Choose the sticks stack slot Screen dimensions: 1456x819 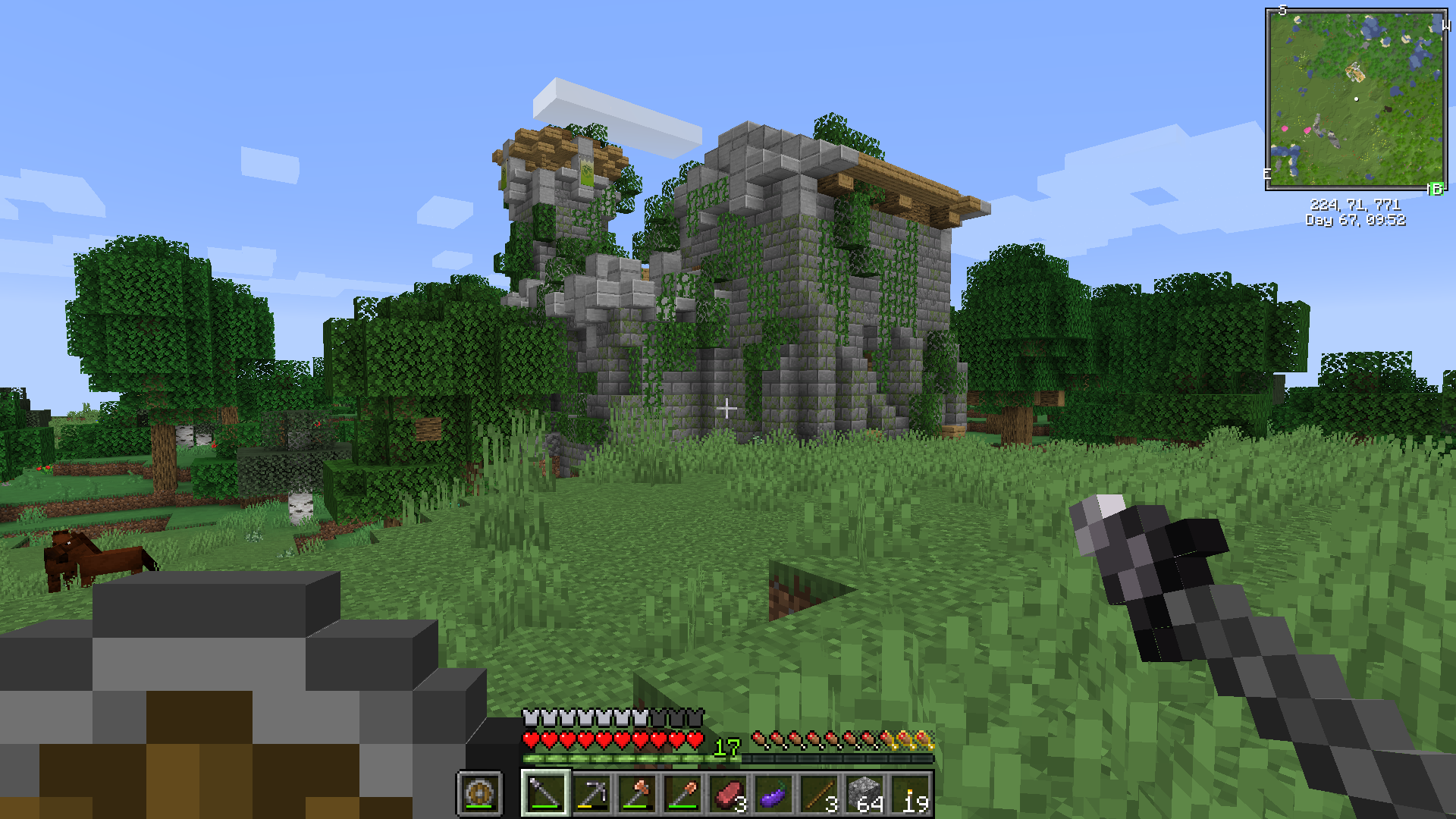click(x=820, y=794)
